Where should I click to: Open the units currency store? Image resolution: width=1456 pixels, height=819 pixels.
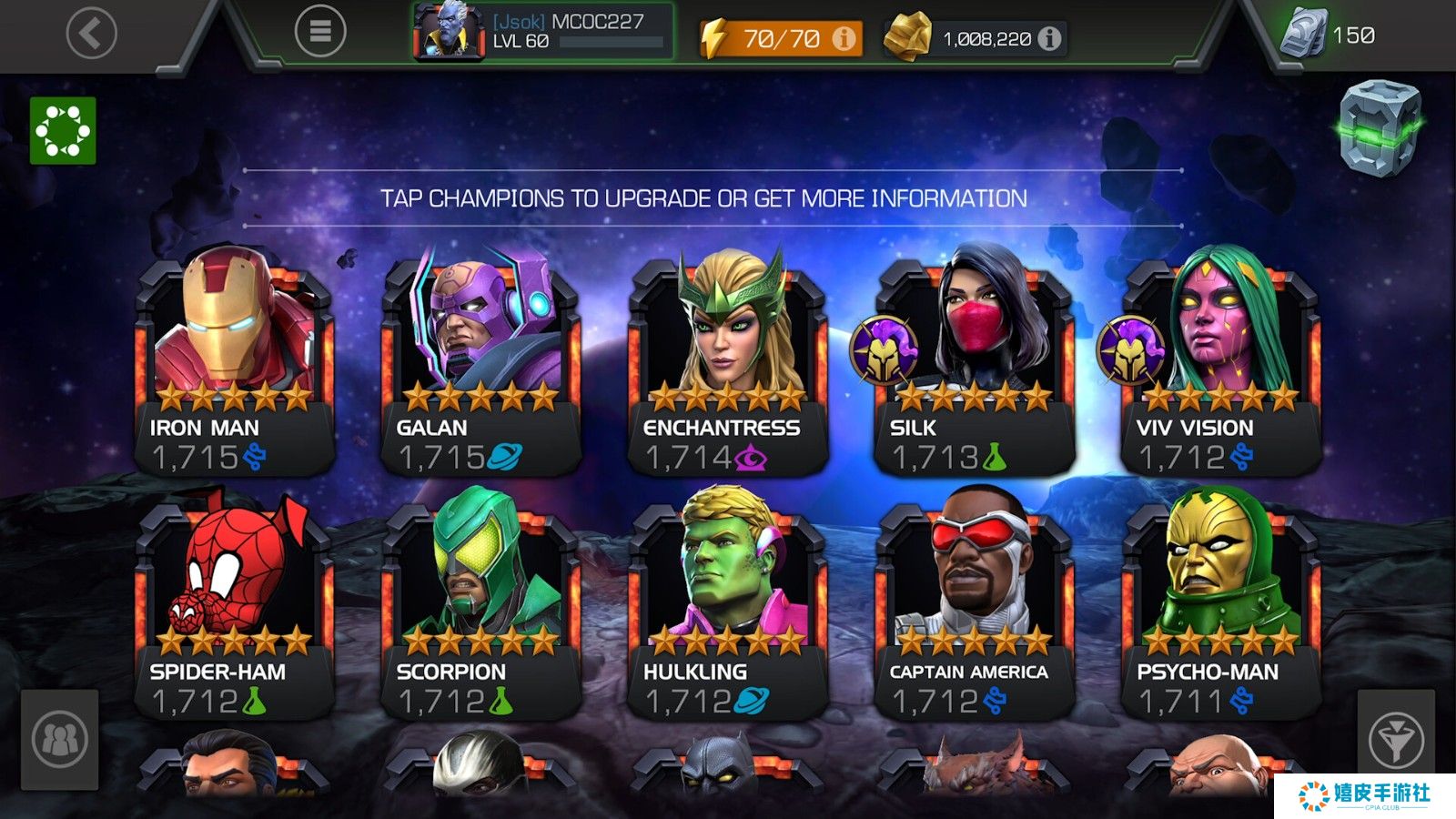coord(1330,35)
